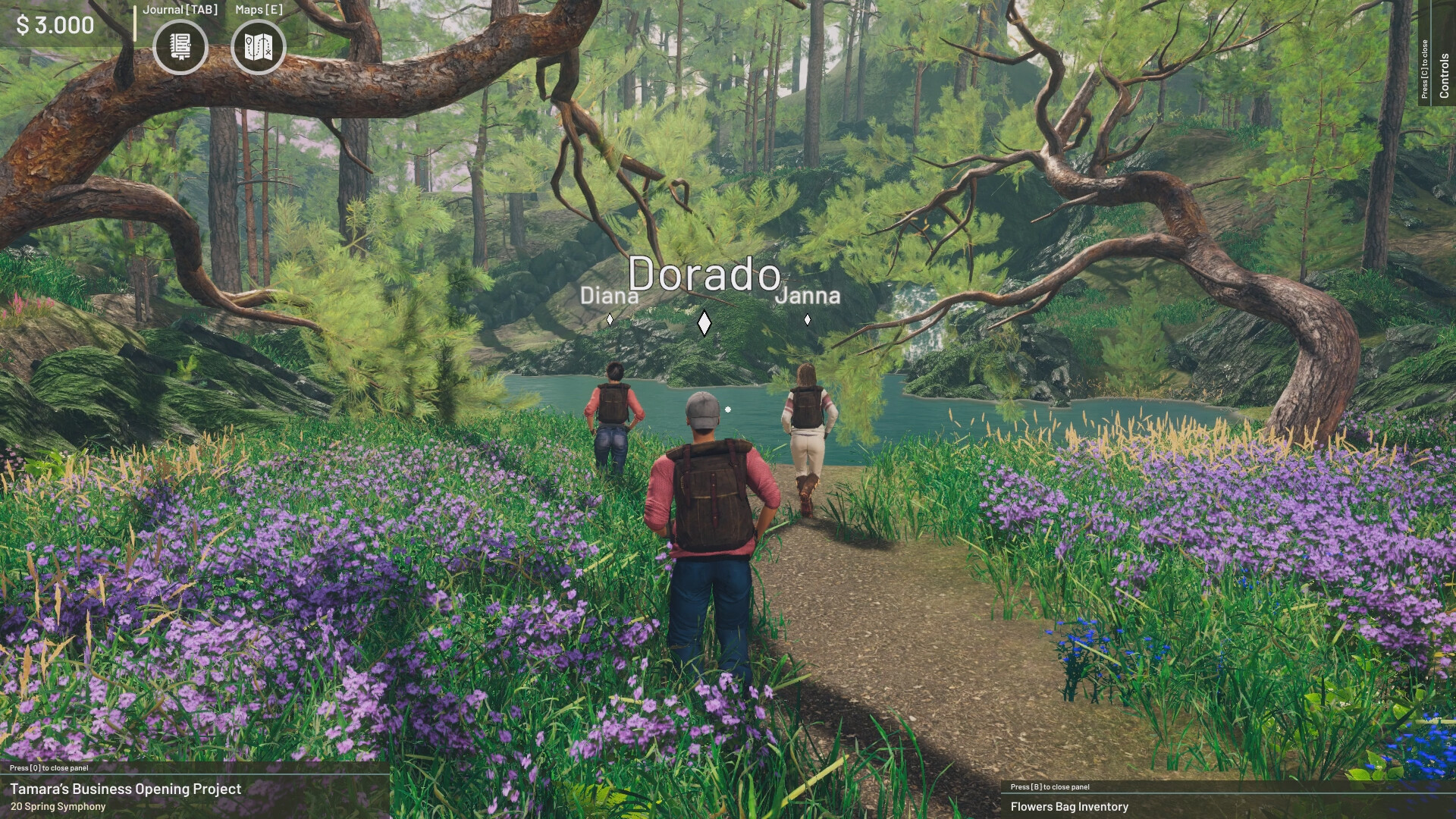Close the Controls side panel
1456x819 pixels.
pyautogui.click(x=1425, y=68)
